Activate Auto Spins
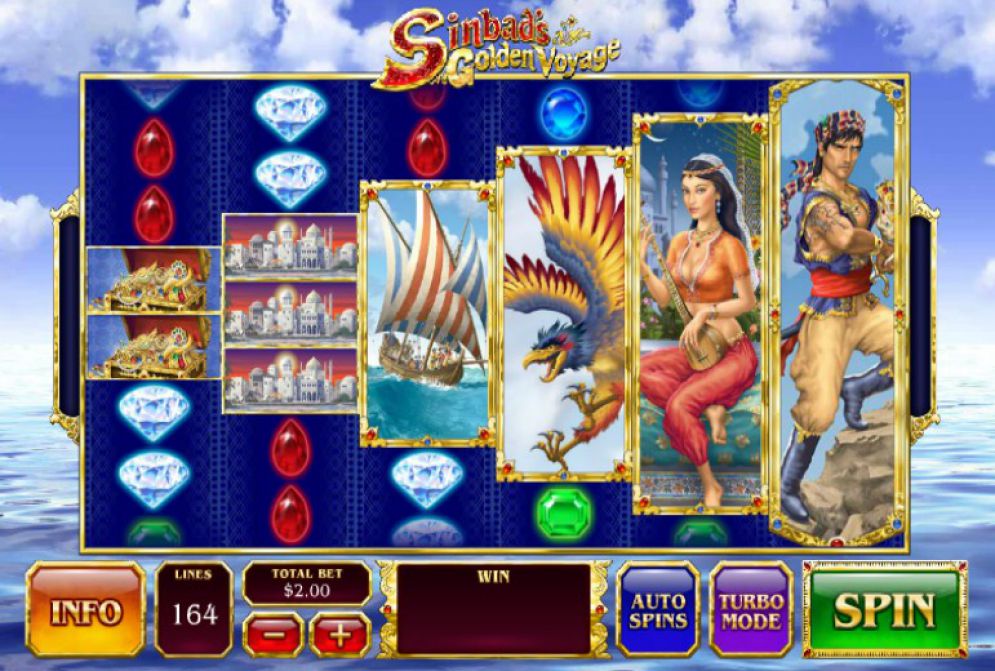 tap(657, 609)
